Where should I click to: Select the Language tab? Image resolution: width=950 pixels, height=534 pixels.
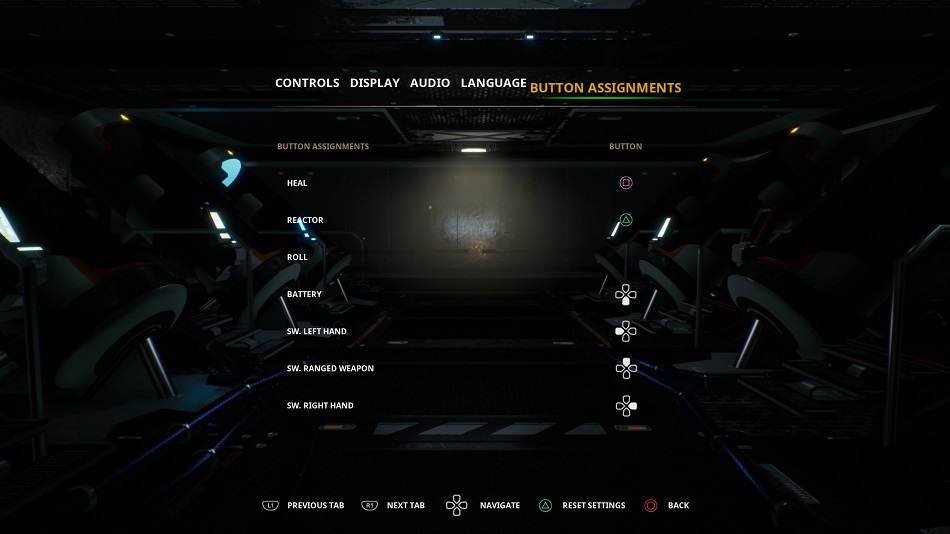[x=493, y=83]
